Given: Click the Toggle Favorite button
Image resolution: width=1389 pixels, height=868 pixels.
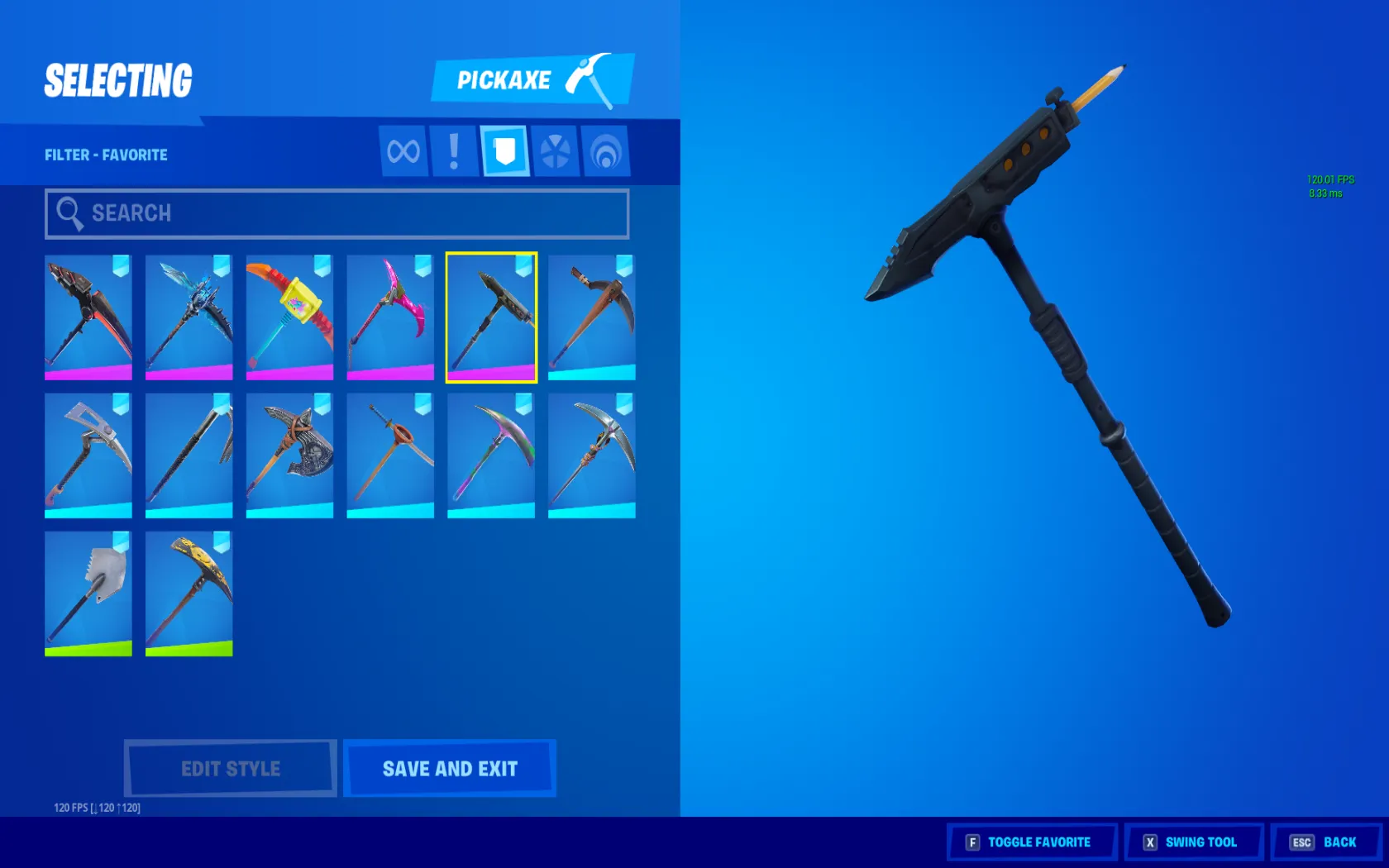Looking at the screenshot, I should coord(1032,842).
